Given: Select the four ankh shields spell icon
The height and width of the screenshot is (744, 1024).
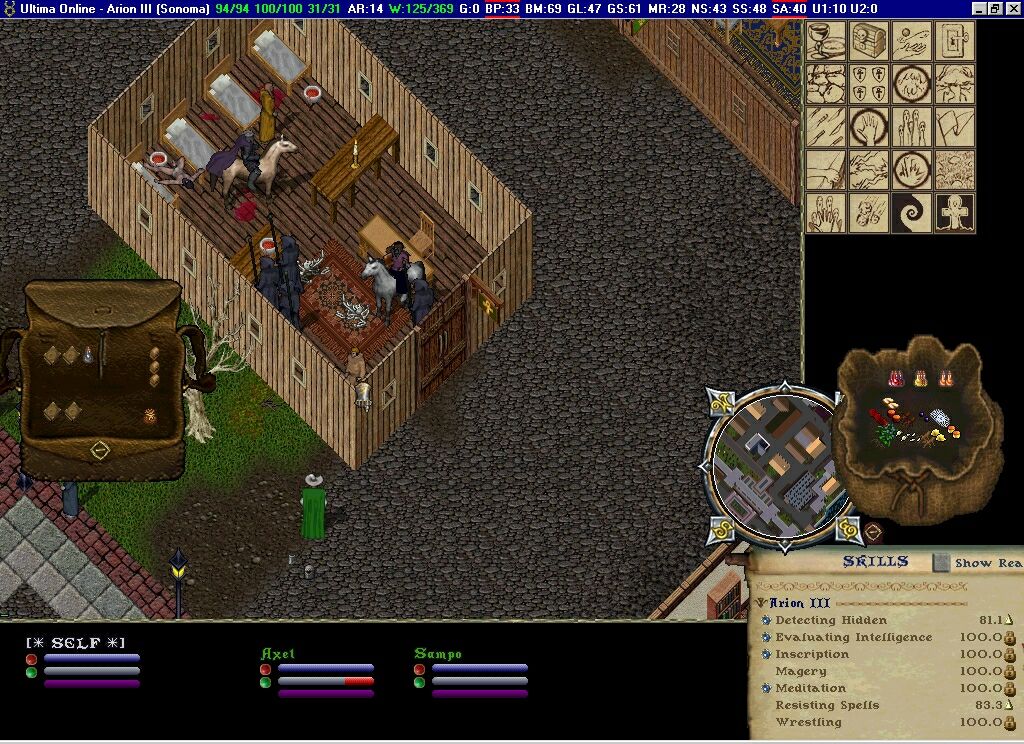Looking at the screenshot, I should pos(869,84).
